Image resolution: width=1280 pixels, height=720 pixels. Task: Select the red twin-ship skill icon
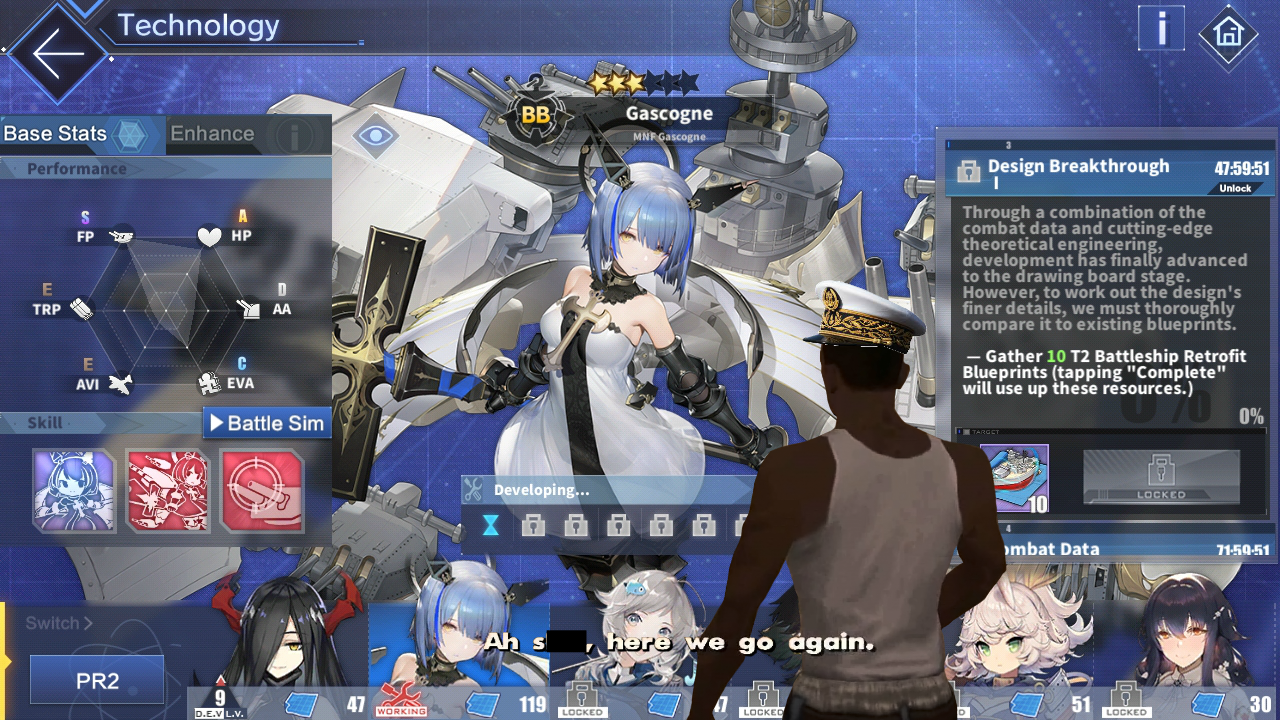click(x=168, y=490)
